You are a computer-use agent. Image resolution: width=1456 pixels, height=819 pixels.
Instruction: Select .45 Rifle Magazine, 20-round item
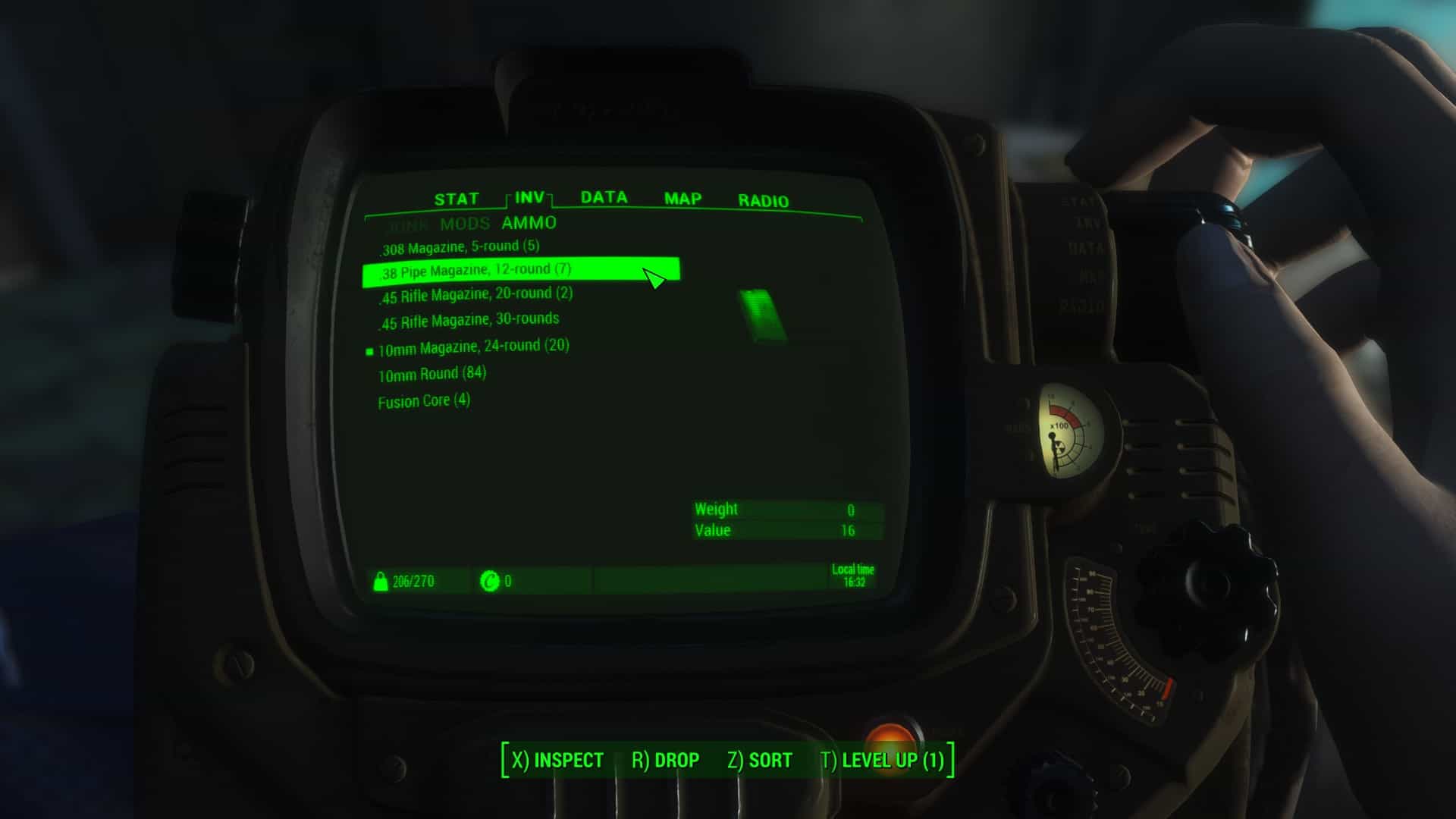click(x=476, y=295)
